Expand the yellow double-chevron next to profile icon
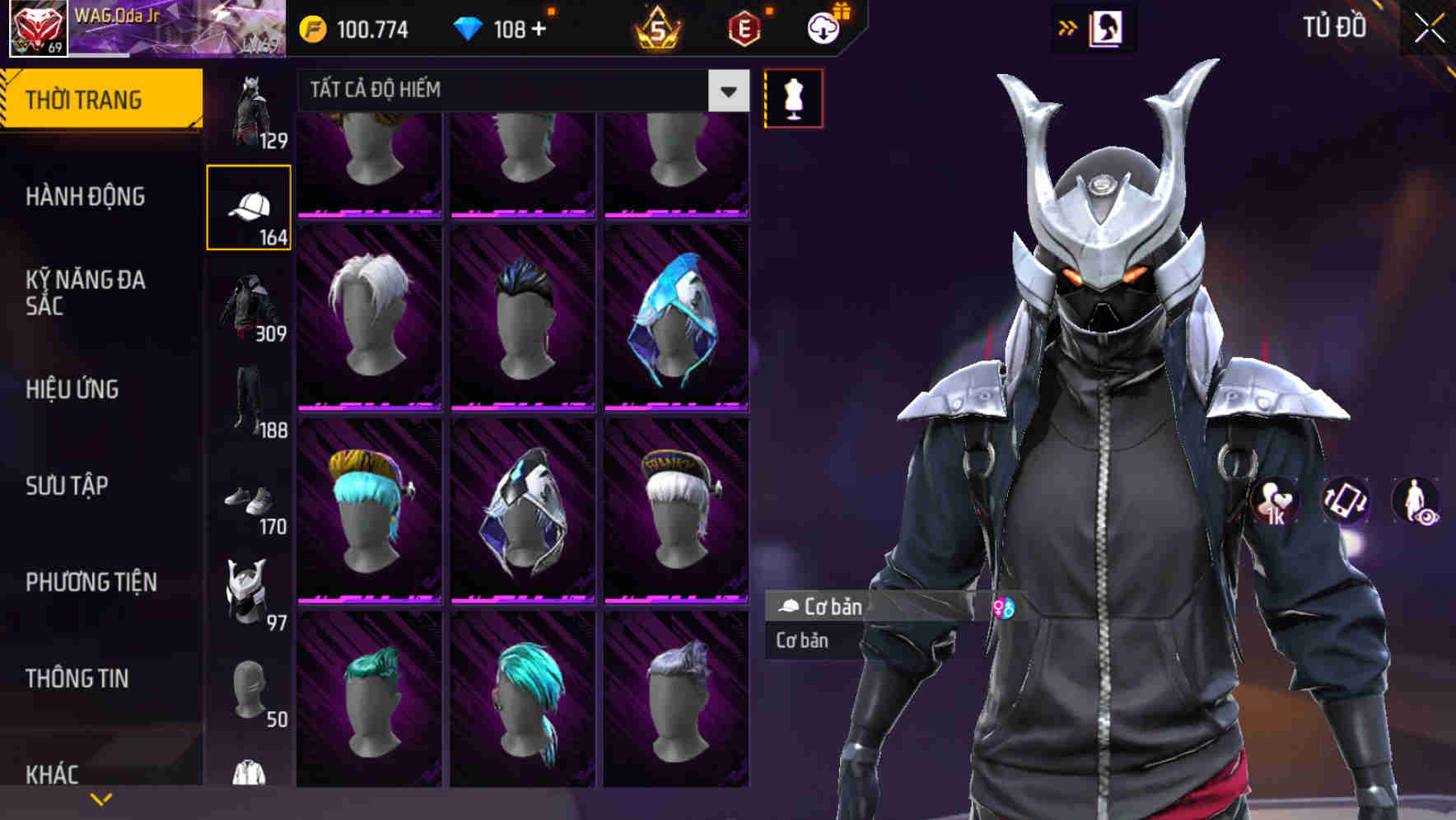1456x820 pixels. tap(1068, 27)
